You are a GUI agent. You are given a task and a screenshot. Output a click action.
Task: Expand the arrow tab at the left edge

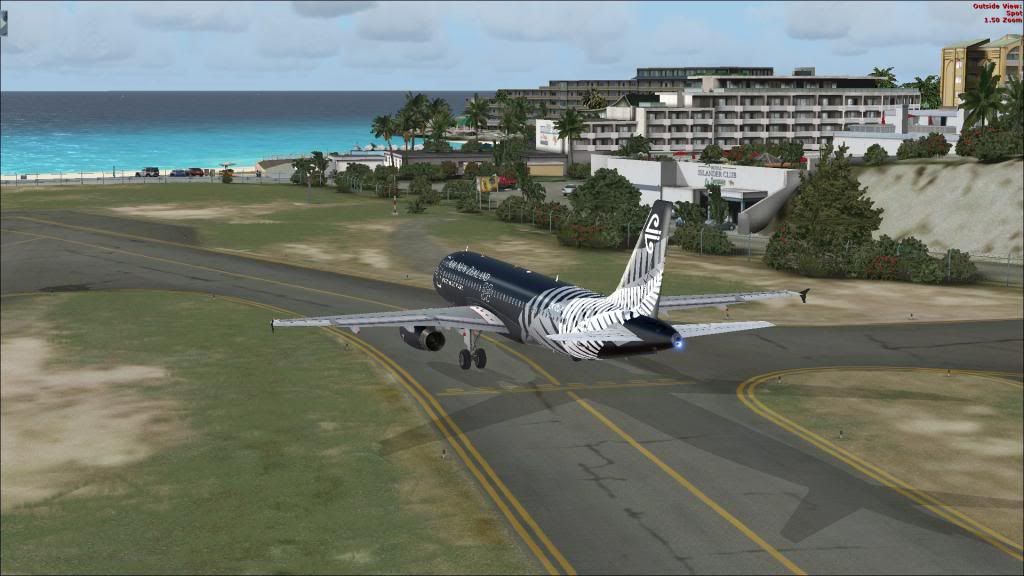click(3, 22)
